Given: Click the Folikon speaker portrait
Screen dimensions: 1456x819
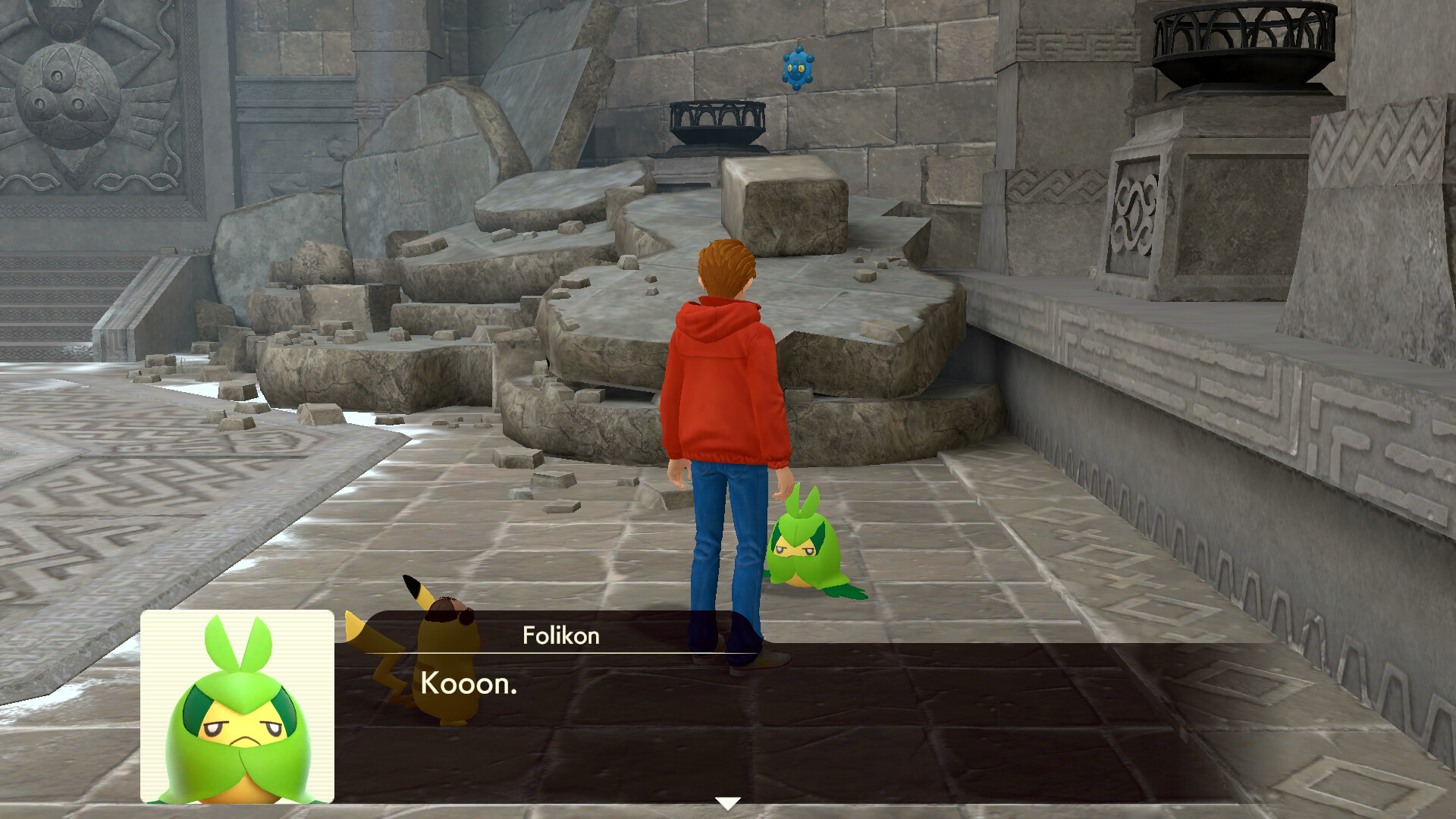Looking at the screenshot, I should click(x=237, y=707).
